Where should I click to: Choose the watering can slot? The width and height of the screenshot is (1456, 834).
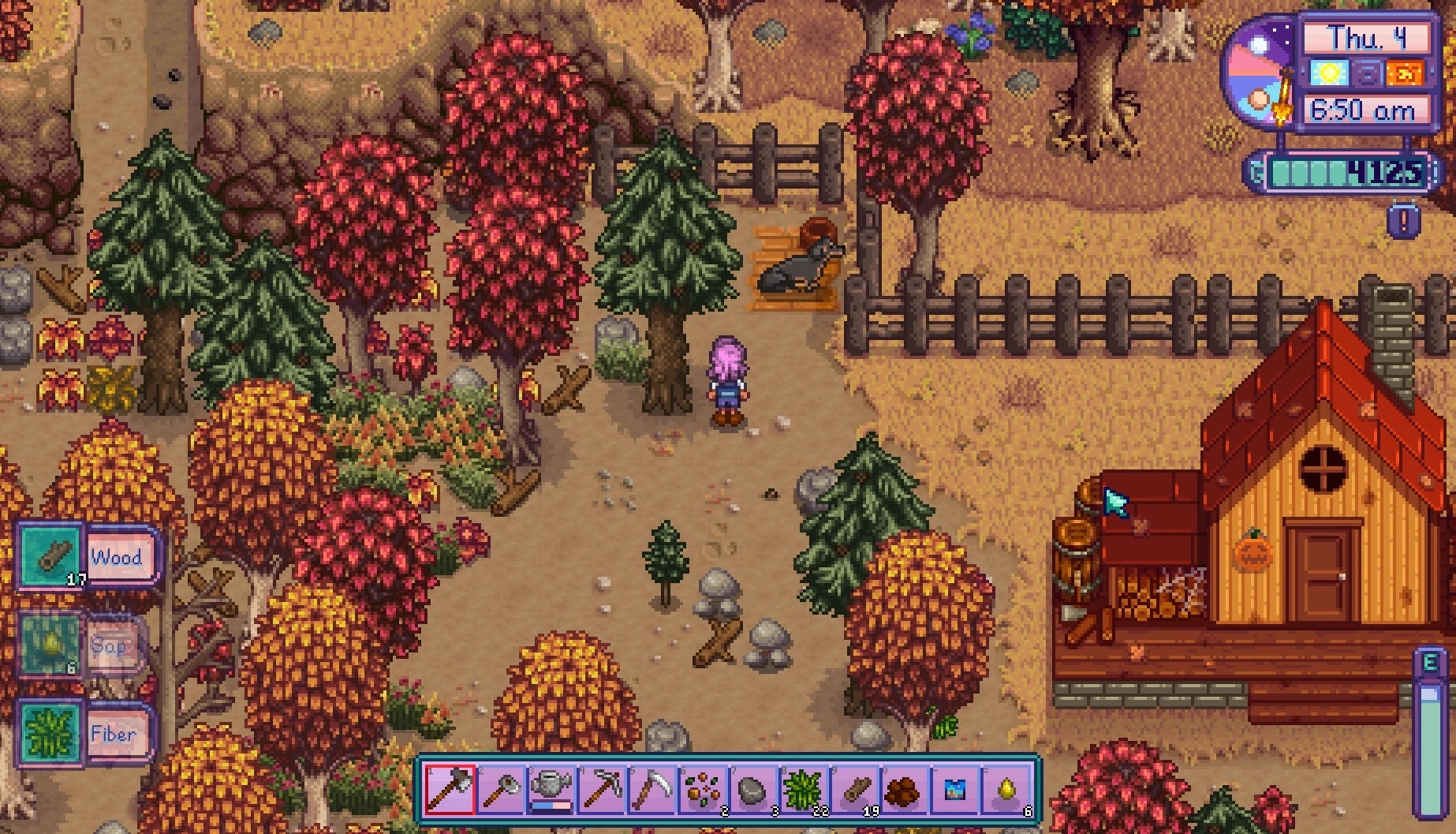pyautogui.click(x=551, y=790)
